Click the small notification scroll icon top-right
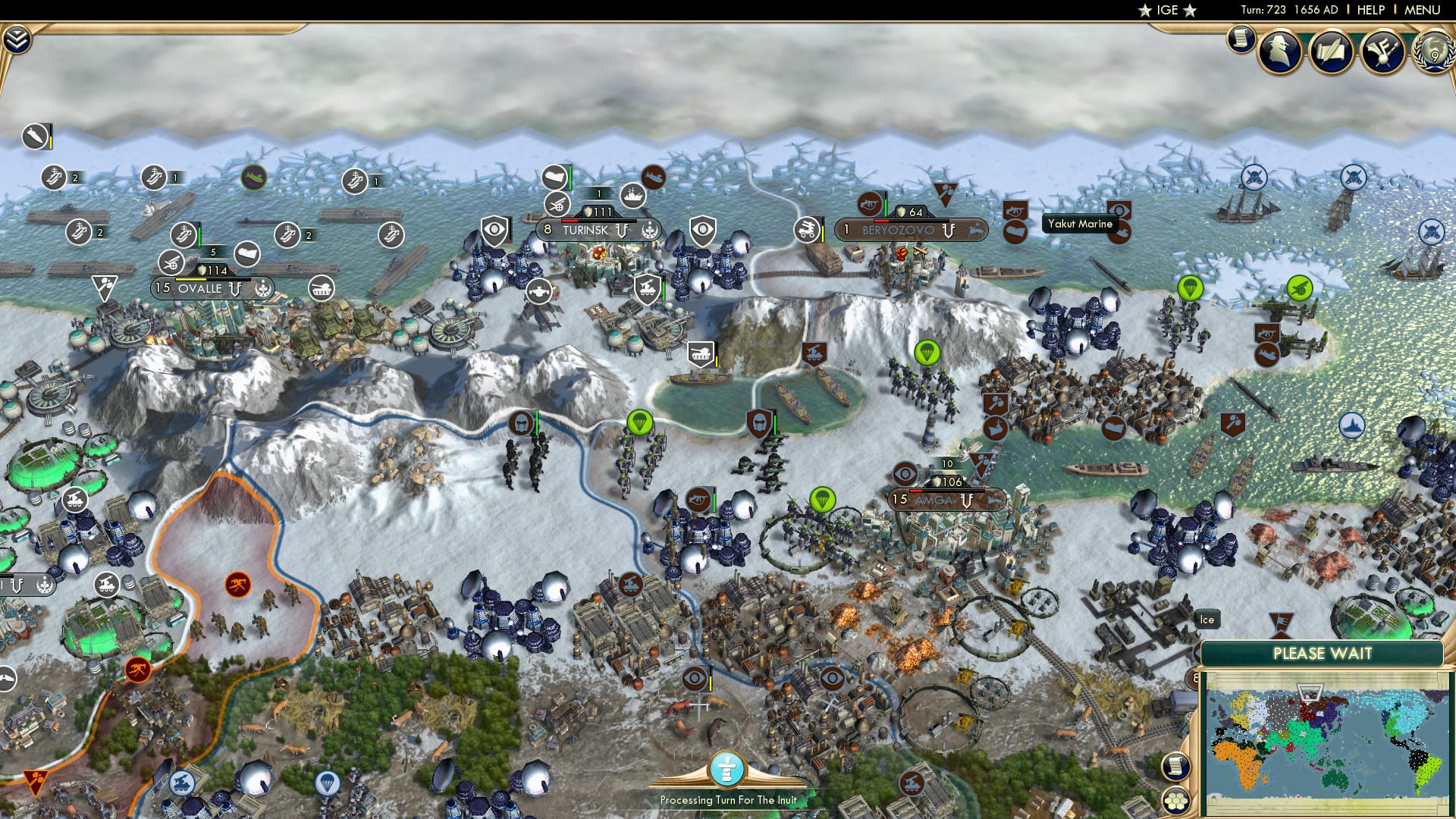The width and height of the screenshot is (1456, 819). [x=1240, y=38]
